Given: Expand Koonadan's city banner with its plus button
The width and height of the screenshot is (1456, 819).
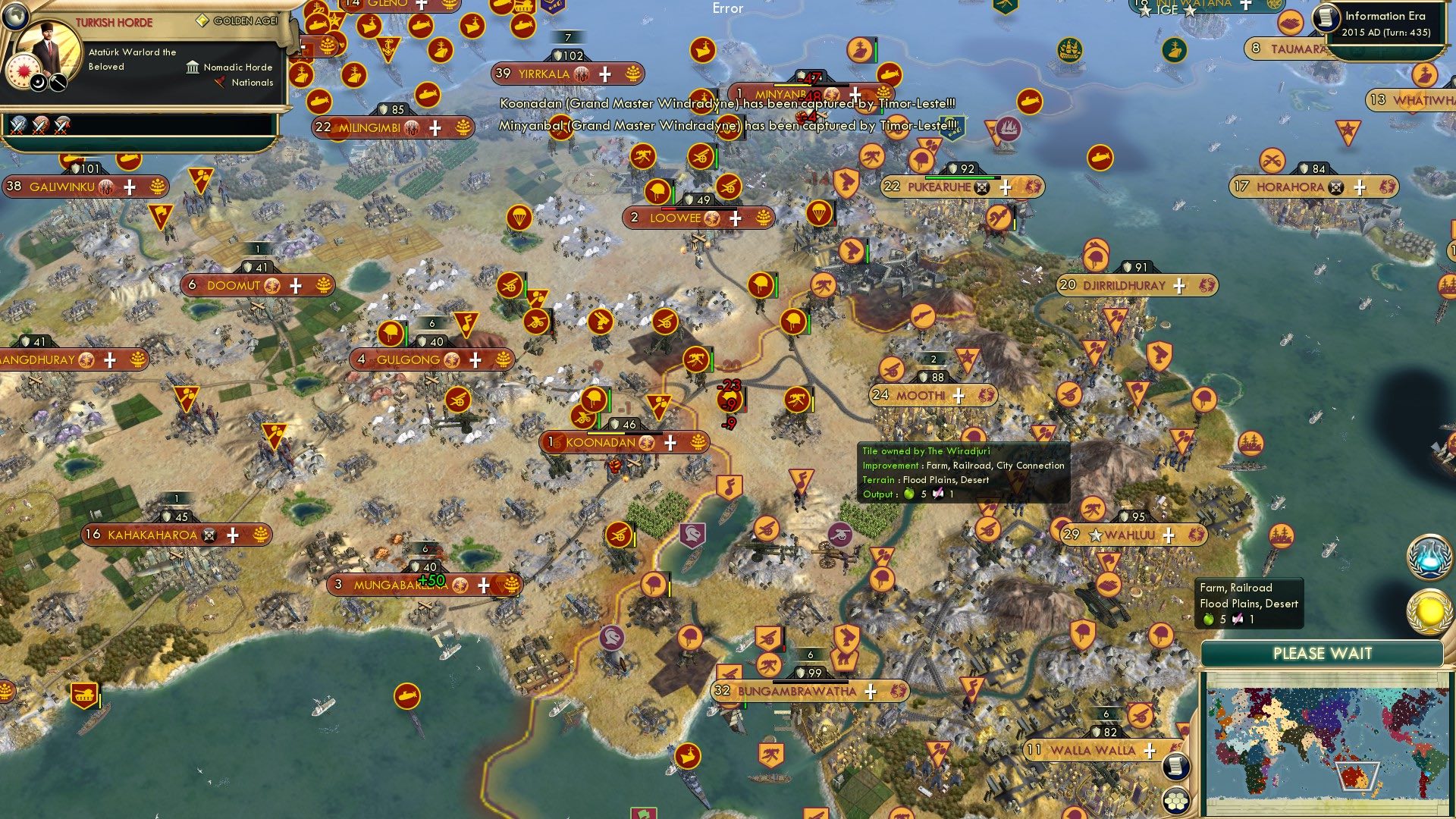Looking at the screenshot, I should tap(670, 441).
